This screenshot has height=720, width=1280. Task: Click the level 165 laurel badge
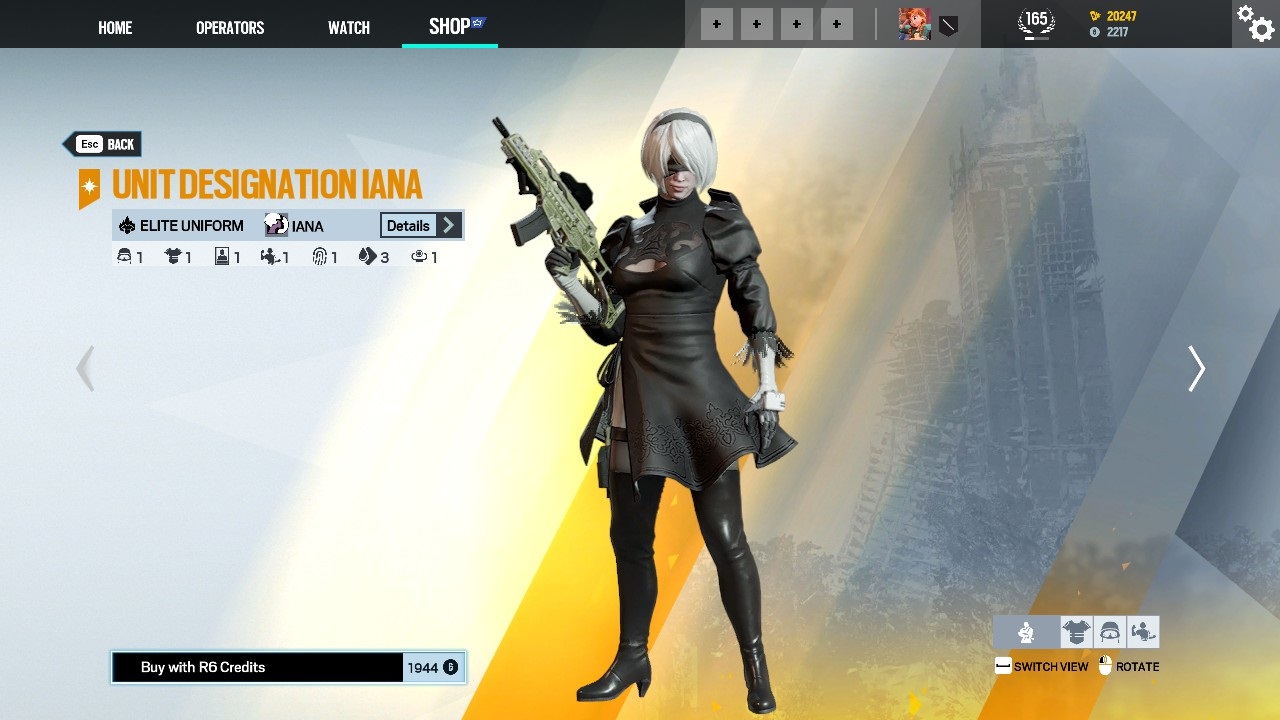[1035, 19]
